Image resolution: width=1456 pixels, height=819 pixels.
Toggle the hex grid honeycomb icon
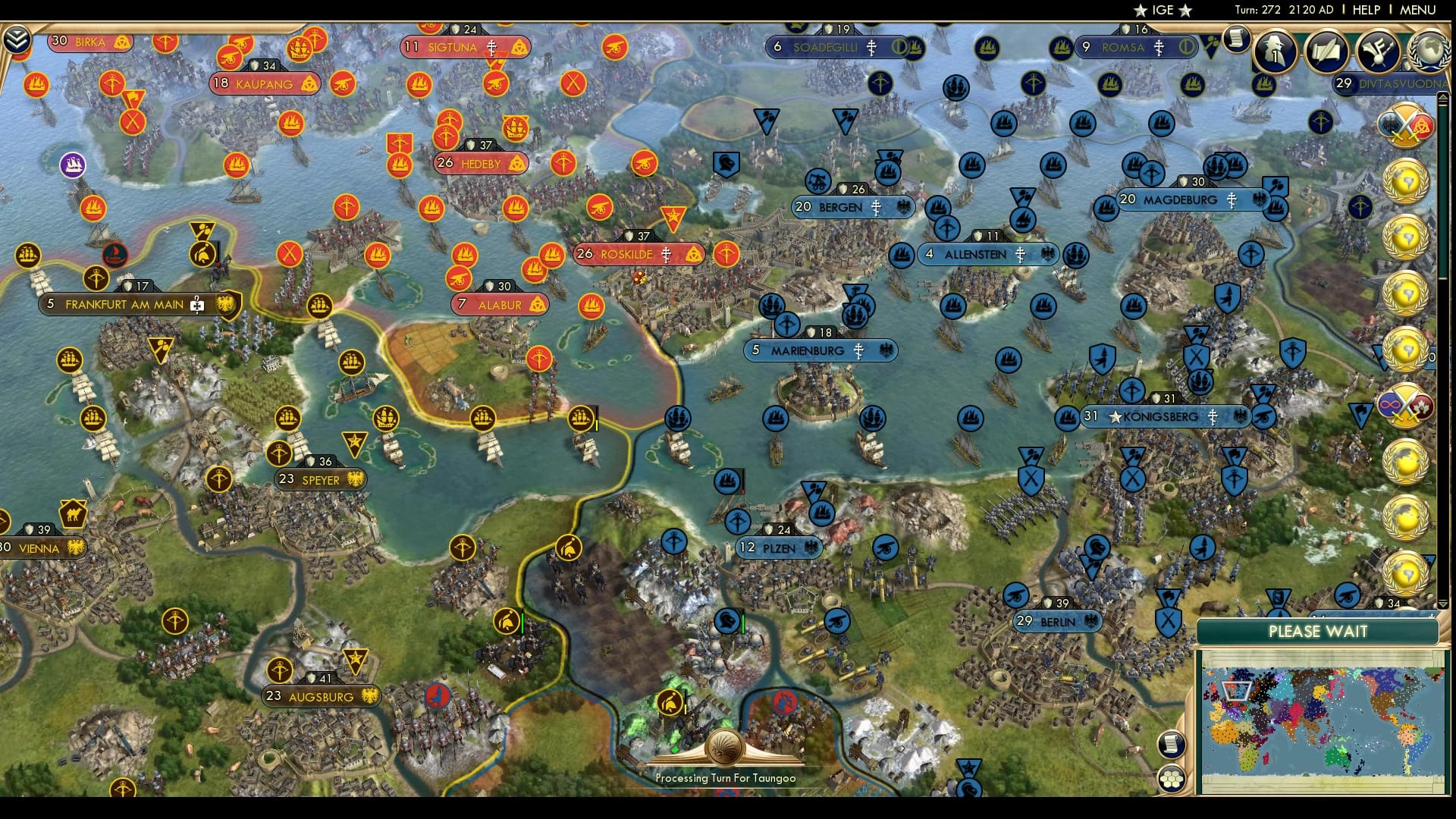tap(1172, 778)
